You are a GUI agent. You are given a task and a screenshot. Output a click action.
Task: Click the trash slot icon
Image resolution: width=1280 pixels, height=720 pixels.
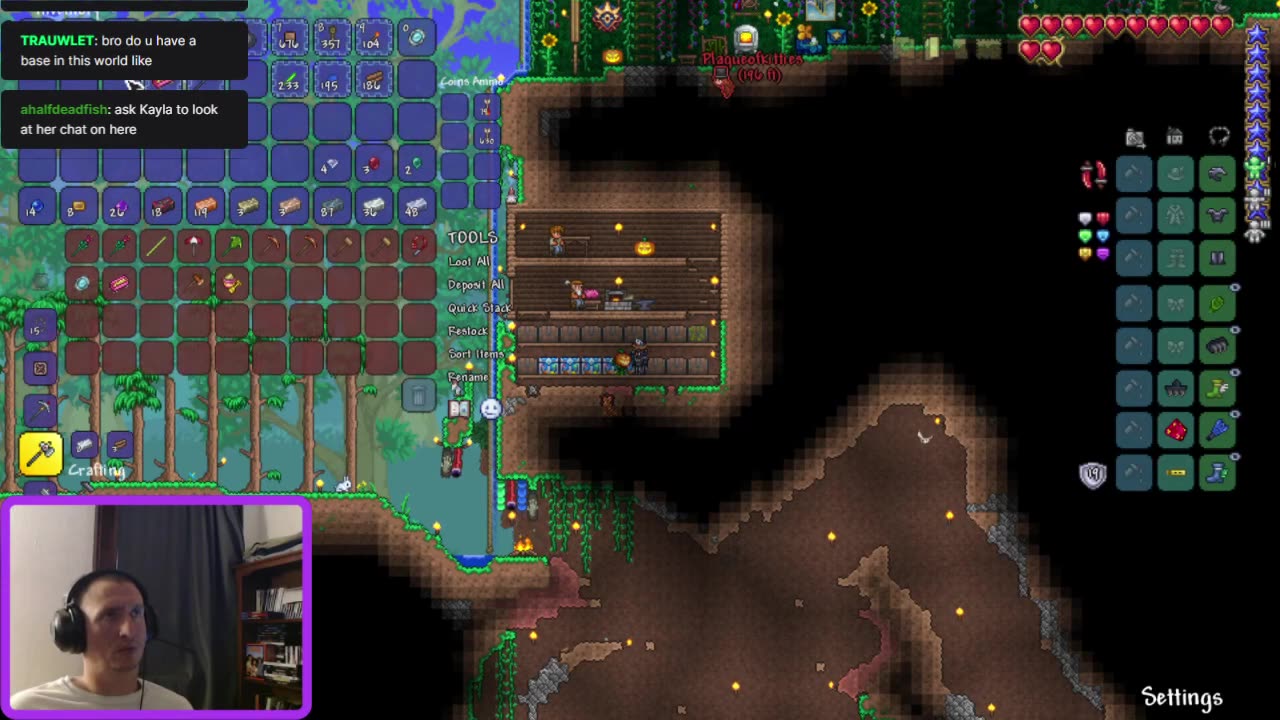tap(418, 397)
